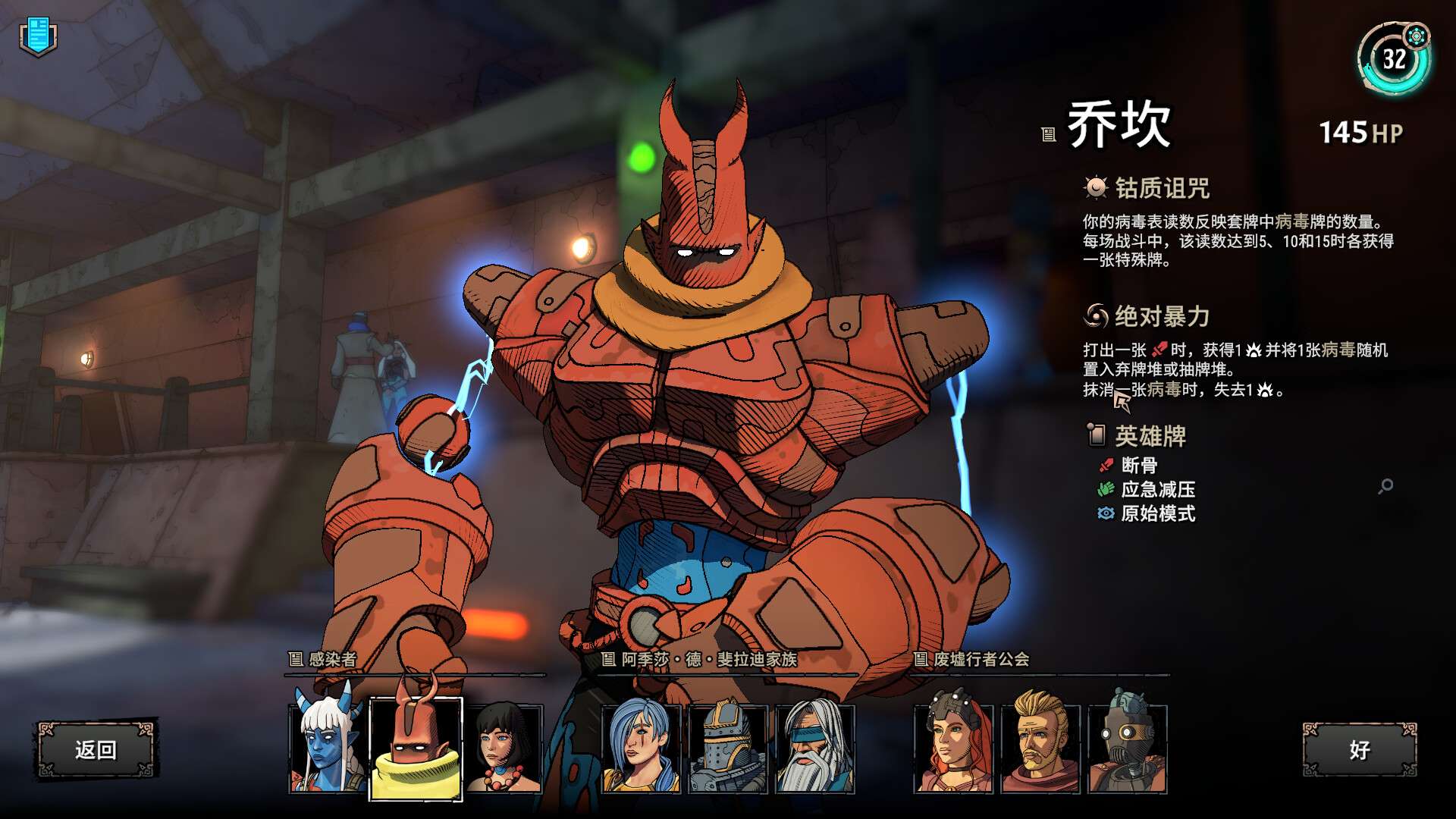Confirm with the 好 button
Screen dimensions: 1456x819
1359,750
